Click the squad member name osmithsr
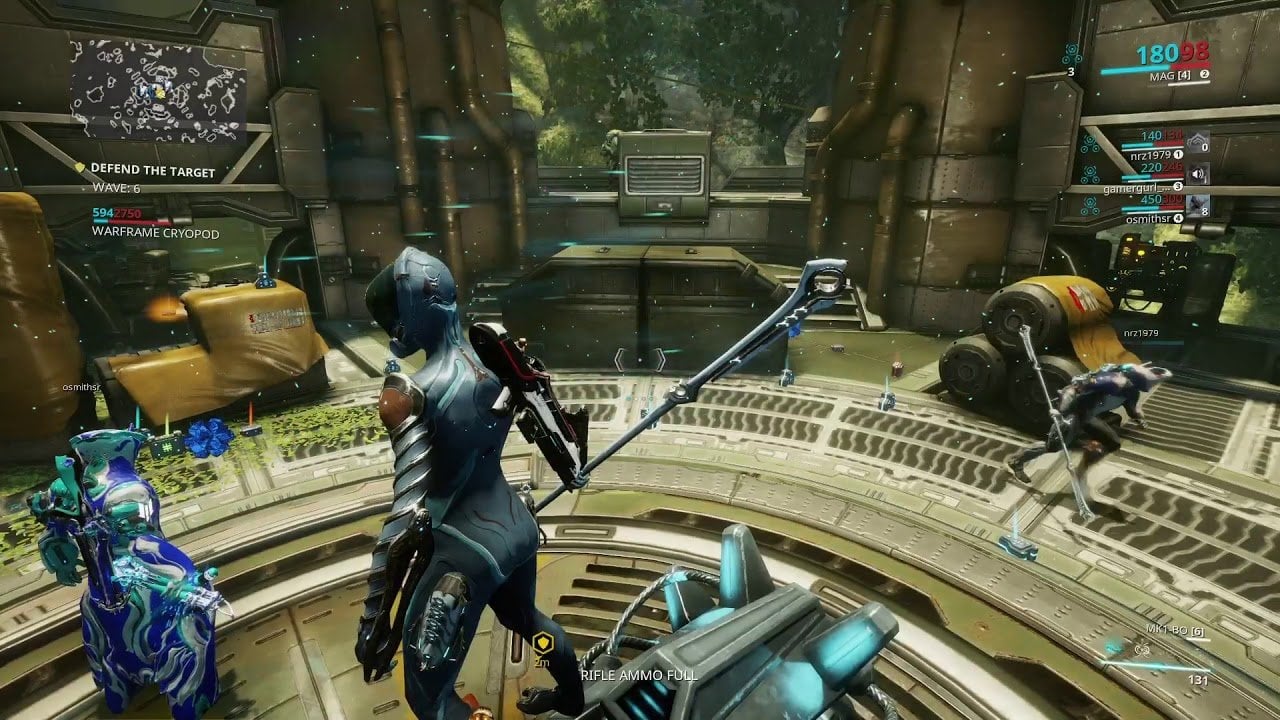Image resolution: width=1280 pixels, height=720 pixels. tap(1149, 218)
